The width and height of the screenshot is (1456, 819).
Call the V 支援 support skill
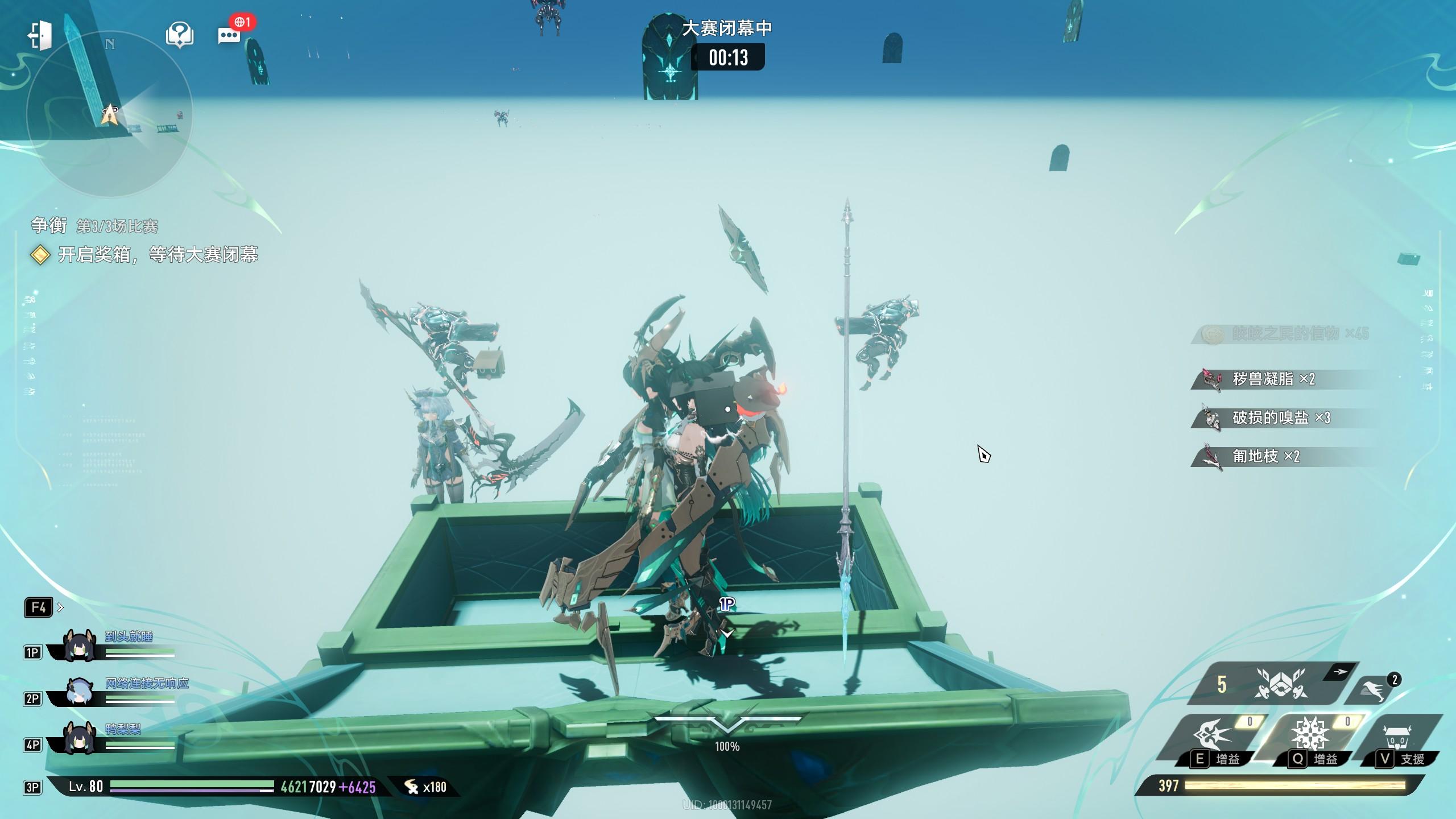1399,739
